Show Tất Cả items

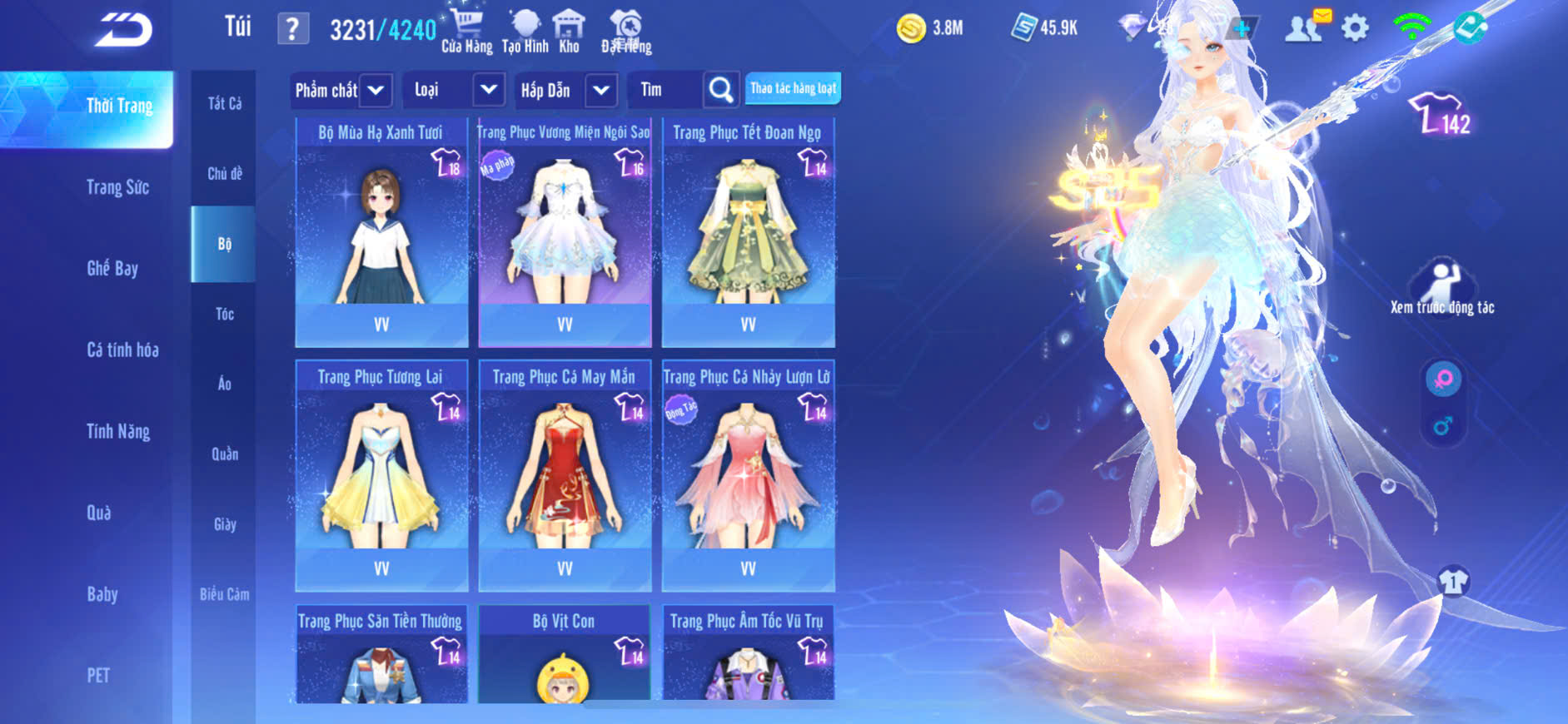[x=224, y=103]
